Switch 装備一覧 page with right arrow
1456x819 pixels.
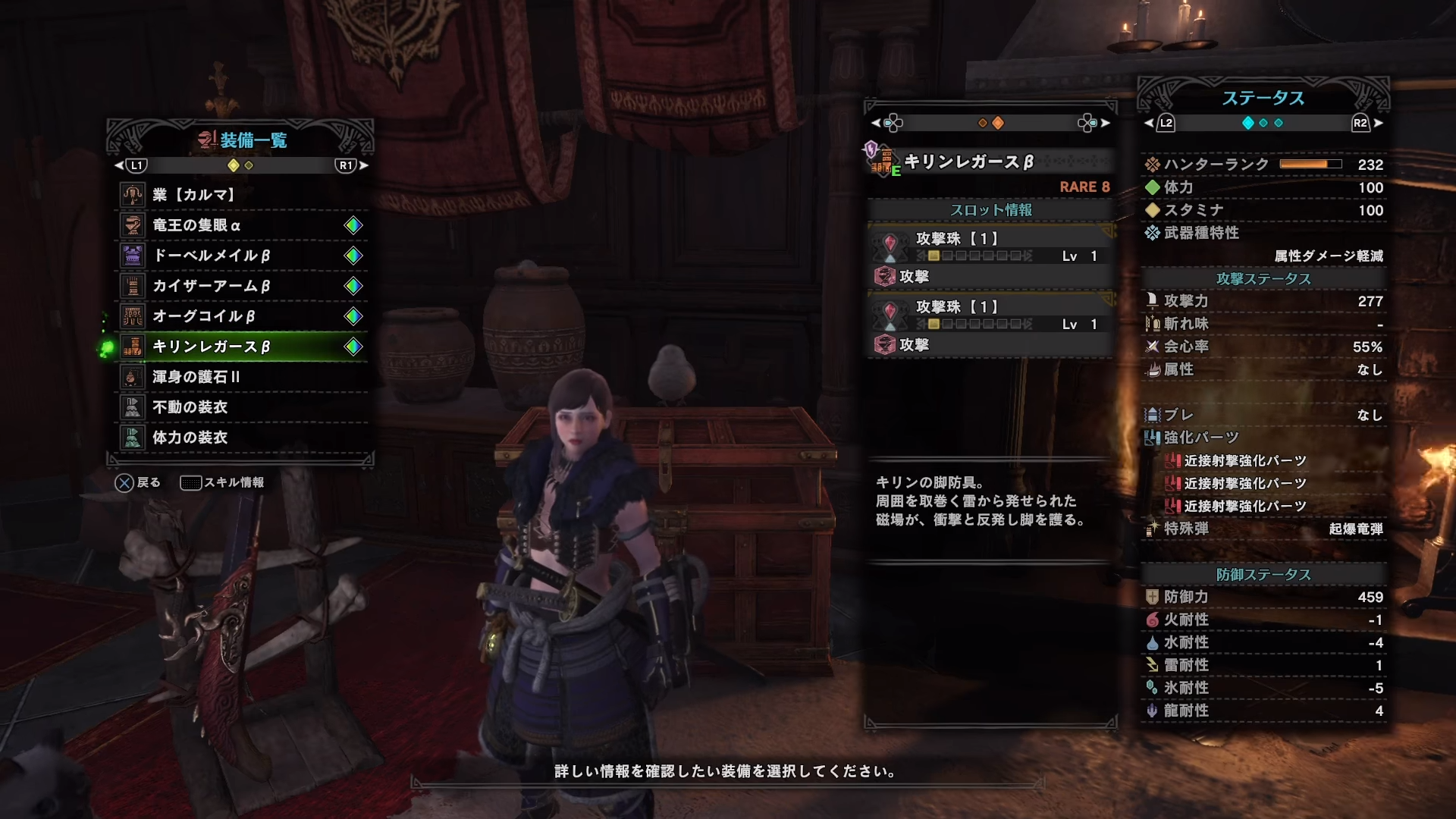(x=364, y=165)
